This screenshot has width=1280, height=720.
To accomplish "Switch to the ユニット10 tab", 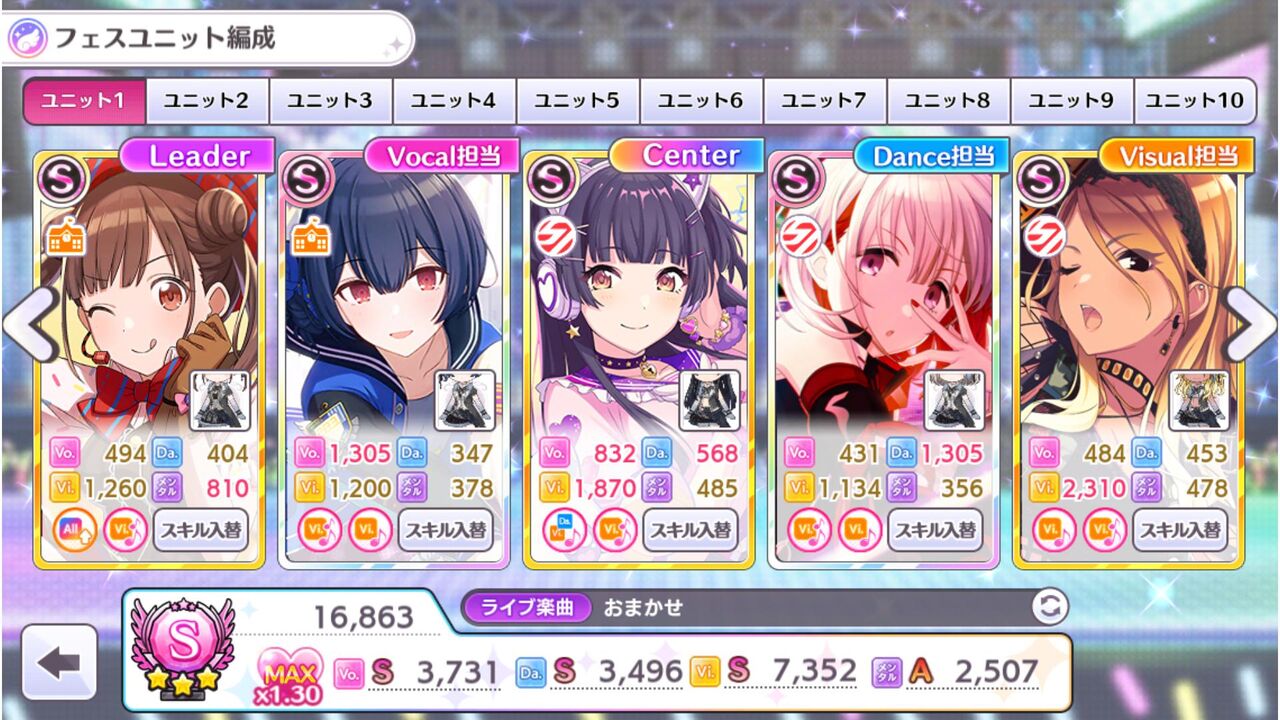I will tap(1194, 100).
